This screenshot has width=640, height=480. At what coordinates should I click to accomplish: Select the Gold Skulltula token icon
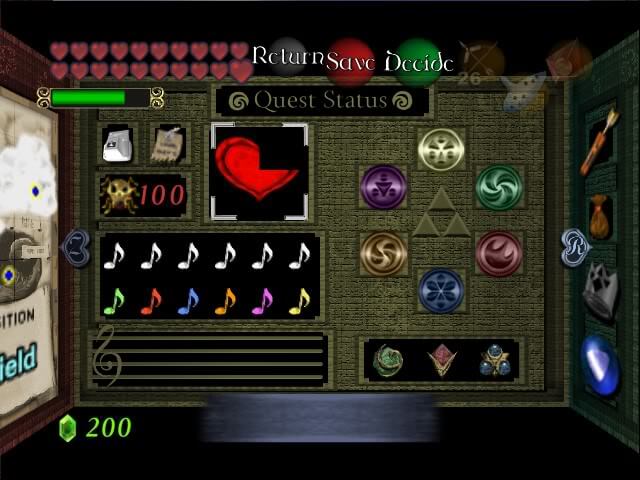click(x=119, y=195)
